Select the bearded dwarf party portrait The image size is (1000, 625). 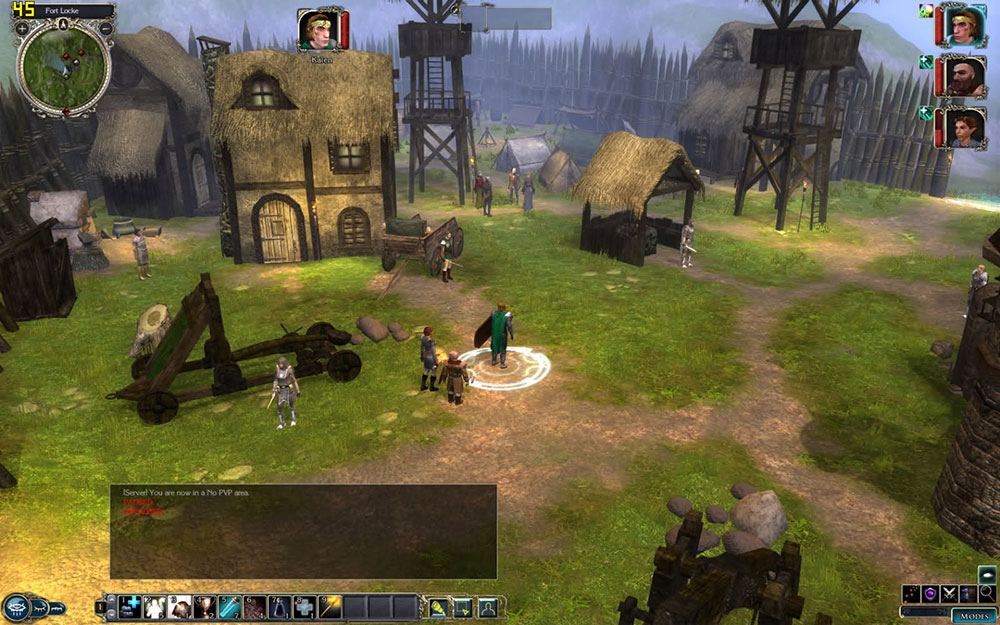[x=964, y=76]
